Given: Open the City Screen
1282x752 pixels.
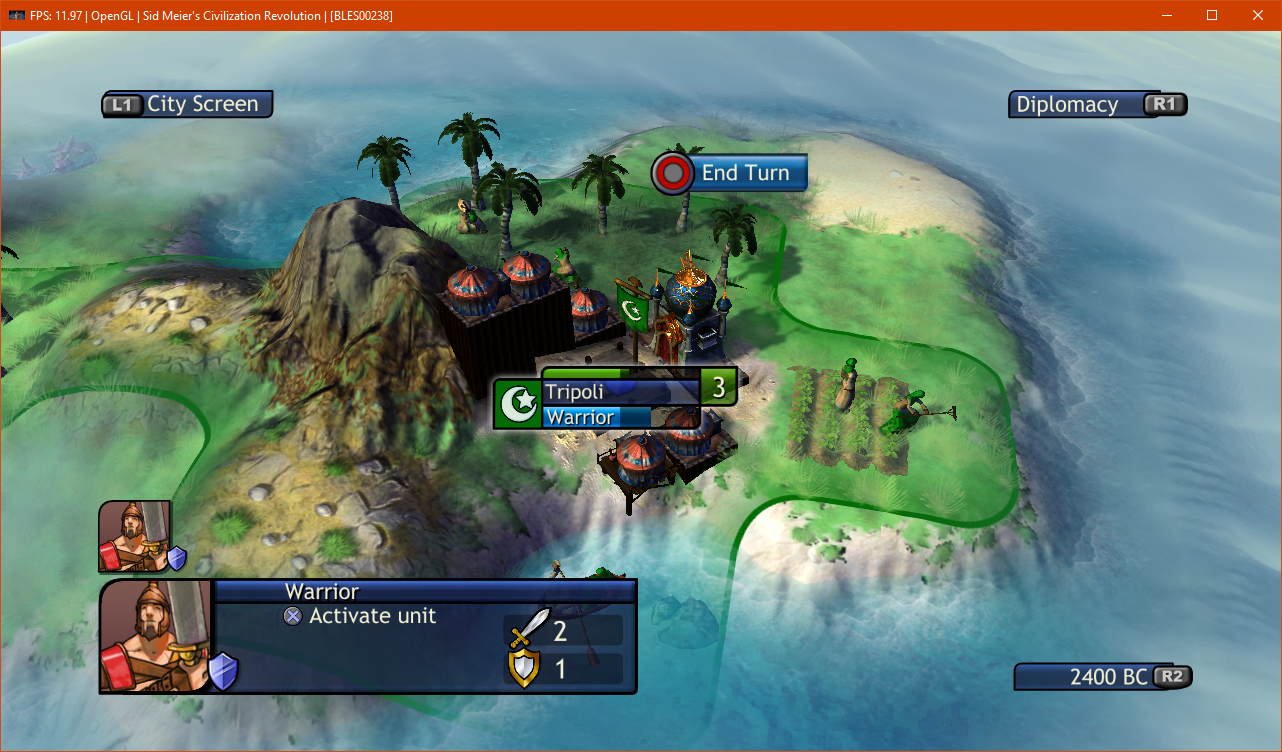Looking at the screenshot, I should pyautogui.click(x=187, y=104).
